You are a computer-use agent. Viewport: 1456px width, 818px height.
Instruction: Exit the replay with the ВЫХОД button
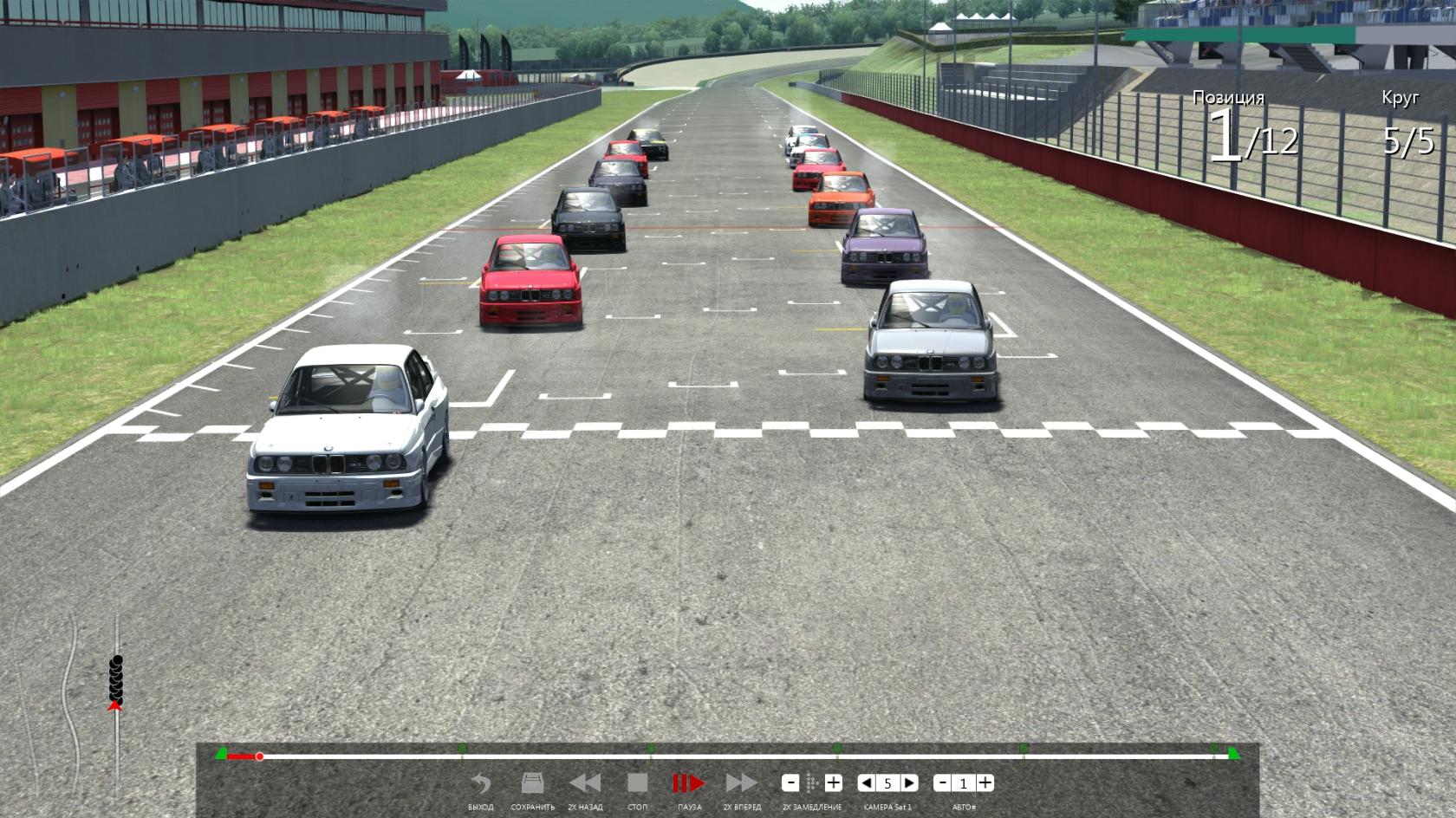pos(480,784)
